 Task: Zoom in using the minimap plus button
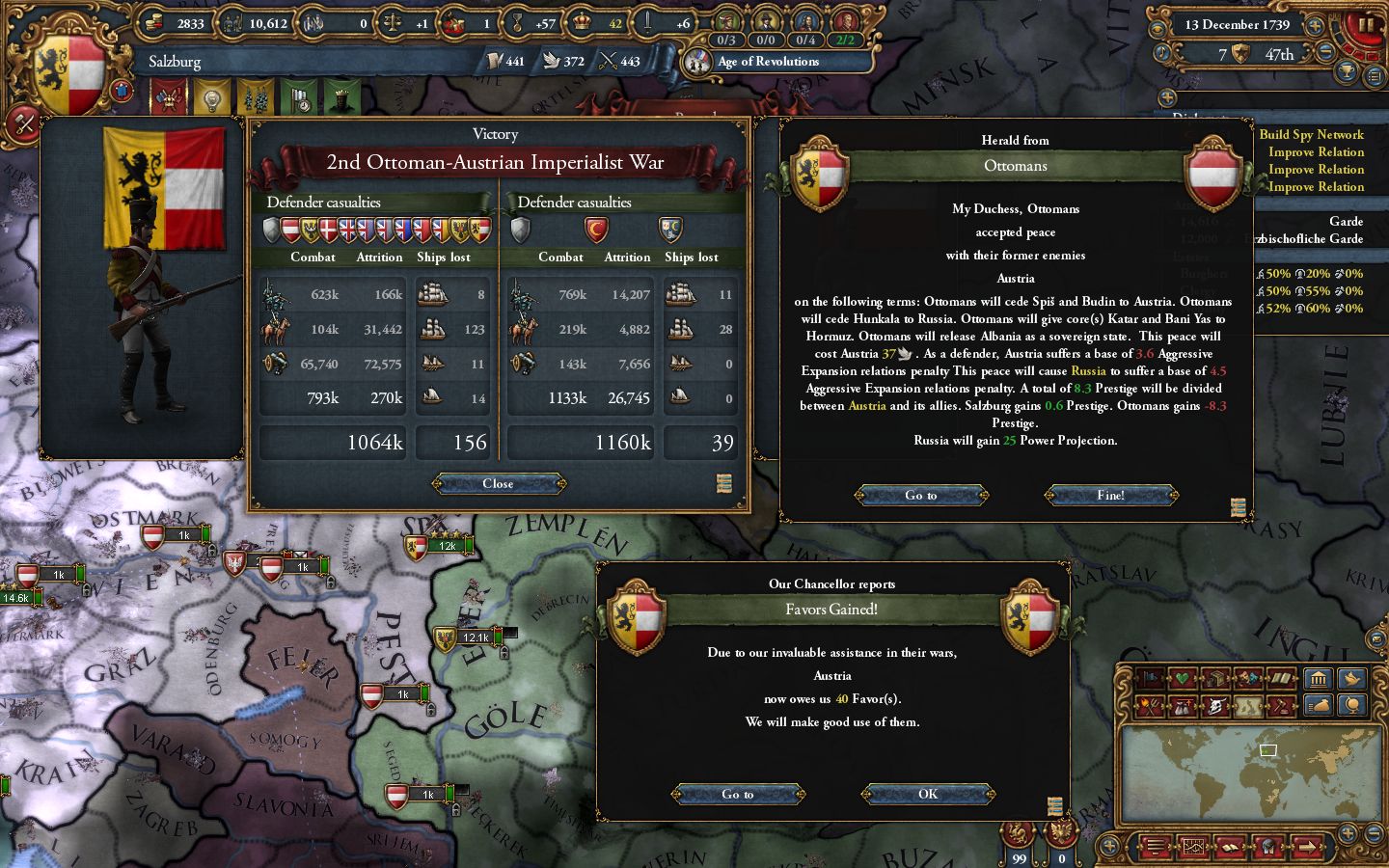click(1348, 834)
